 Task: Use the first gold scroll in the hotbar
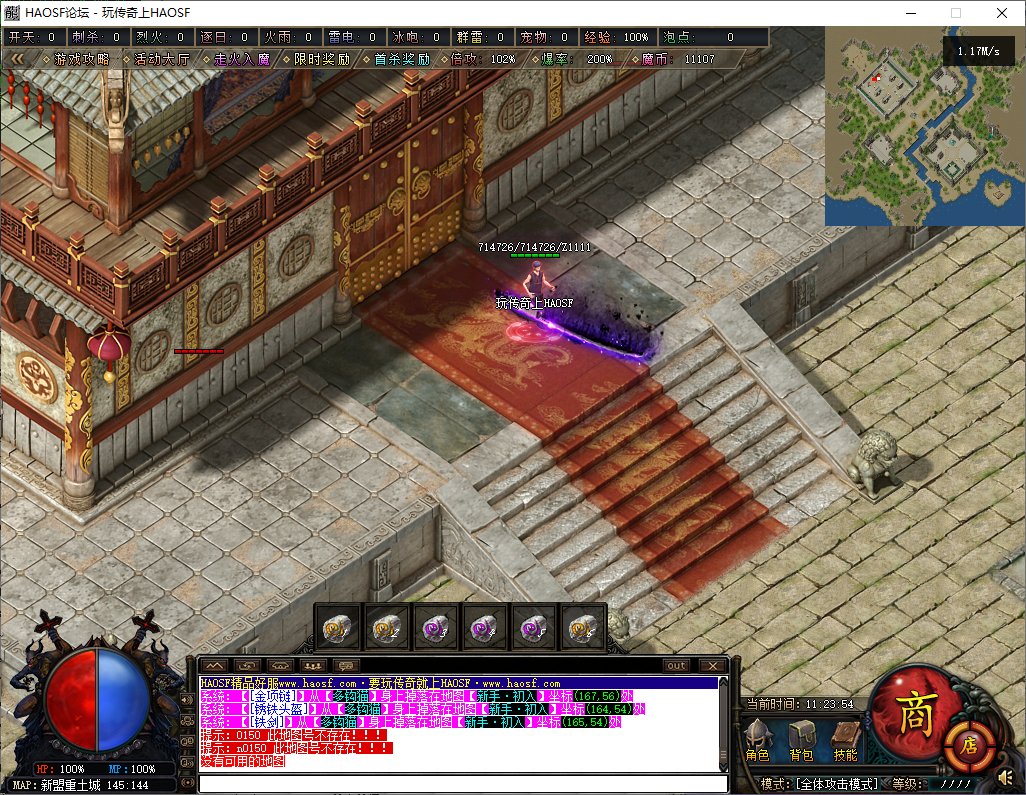336,628
